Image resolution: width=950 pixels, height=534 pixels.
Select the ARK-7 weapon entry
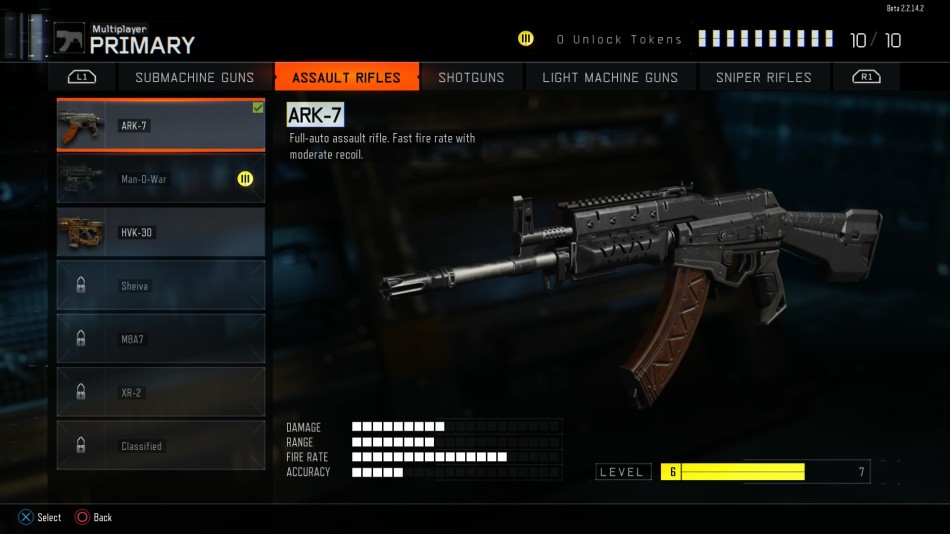161,125
